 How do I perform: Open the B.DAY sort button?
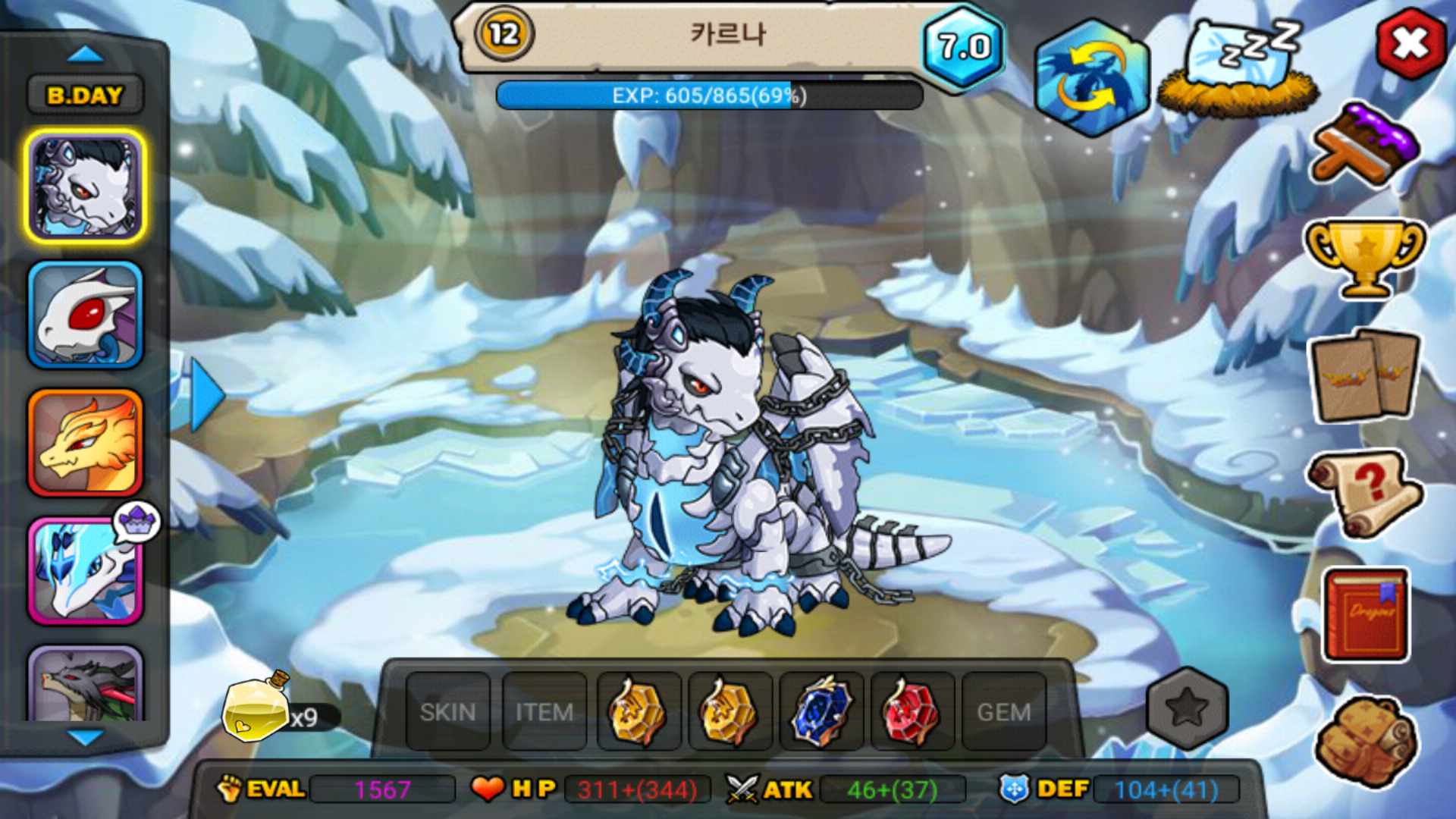85,96
